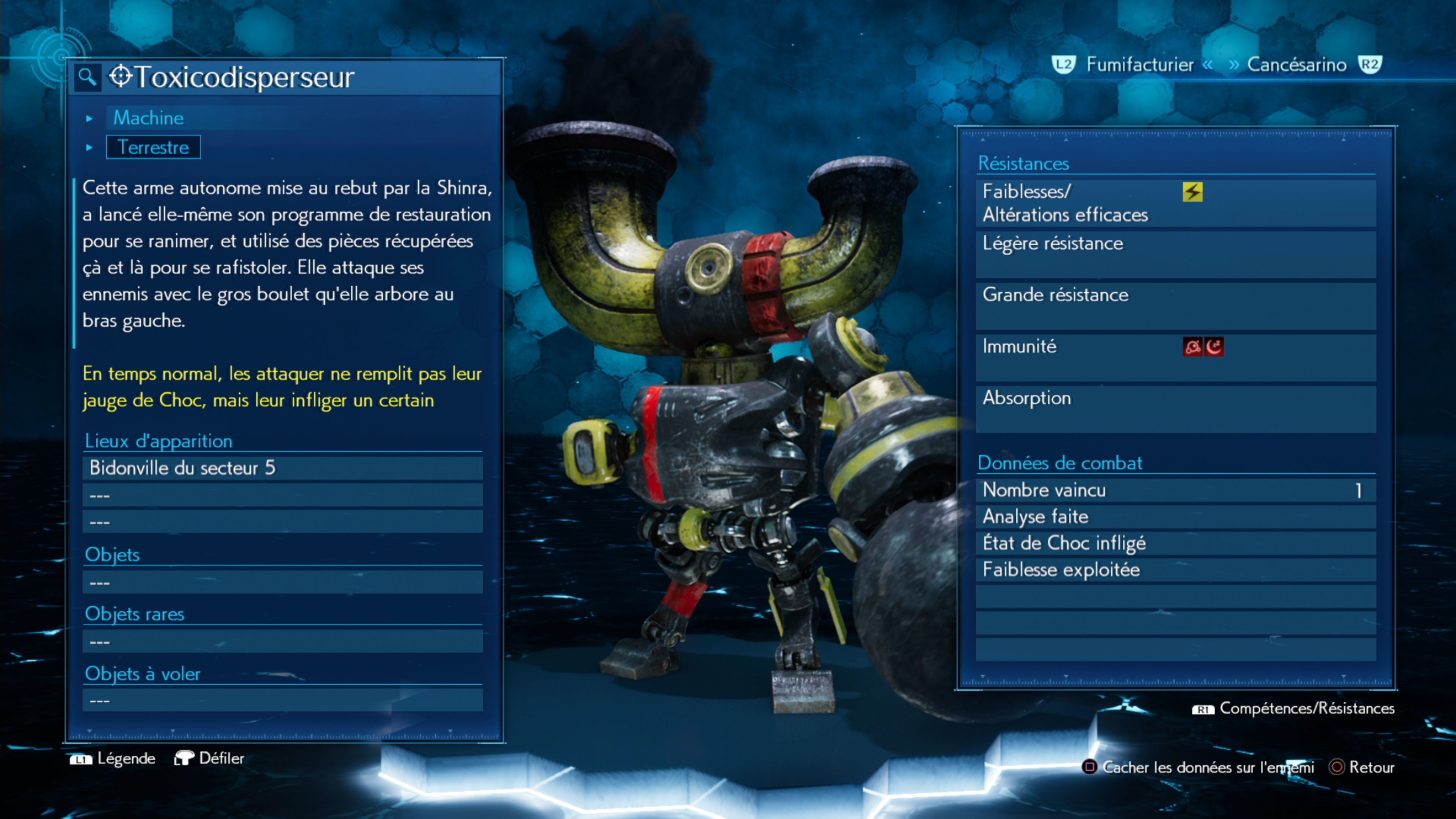The height and width of the screenshot is (819, 1456).
Task: Select the Faiblesse exploitée row
Action: pyautogui.click(x=1176, y=570)
